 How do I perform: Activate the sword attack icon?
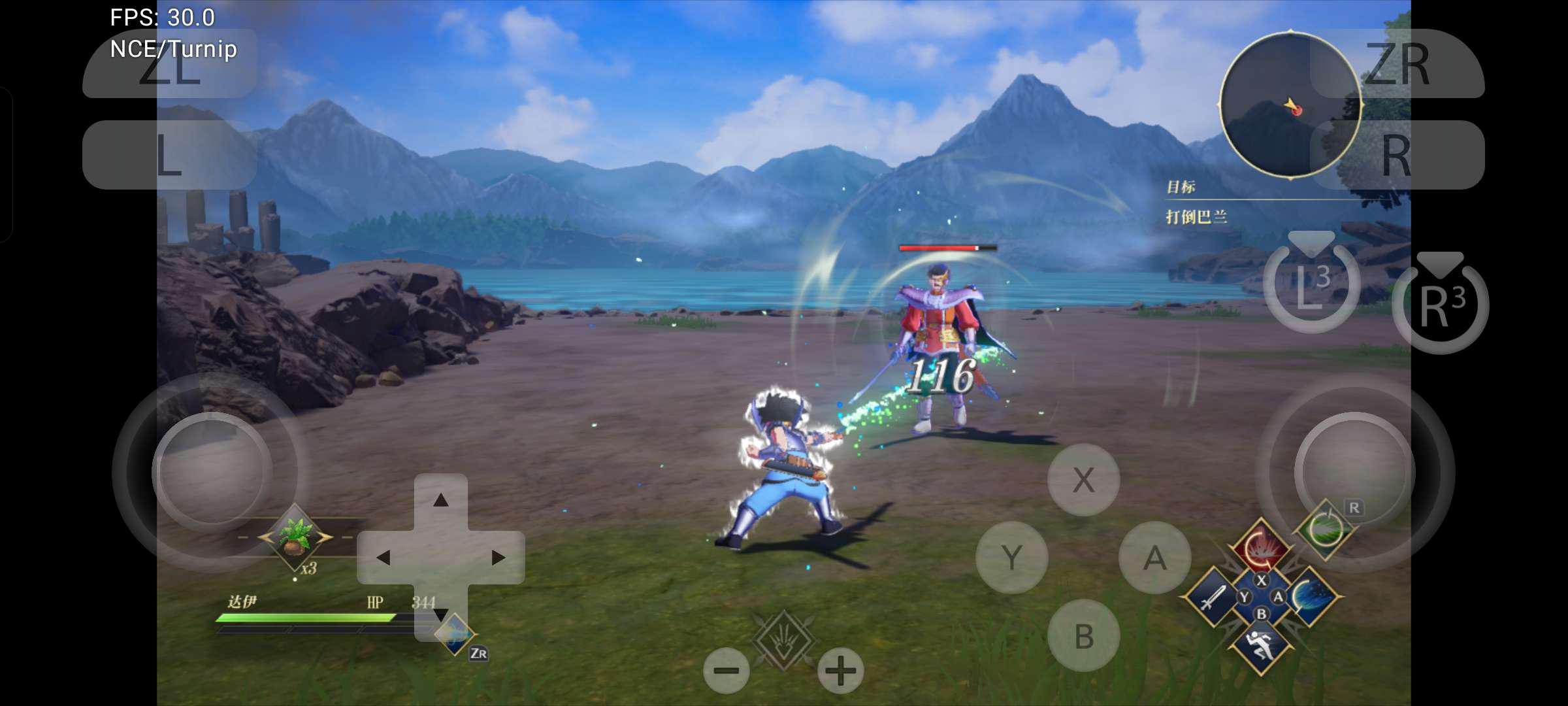pyautogui.click(x=1212, y=597)
